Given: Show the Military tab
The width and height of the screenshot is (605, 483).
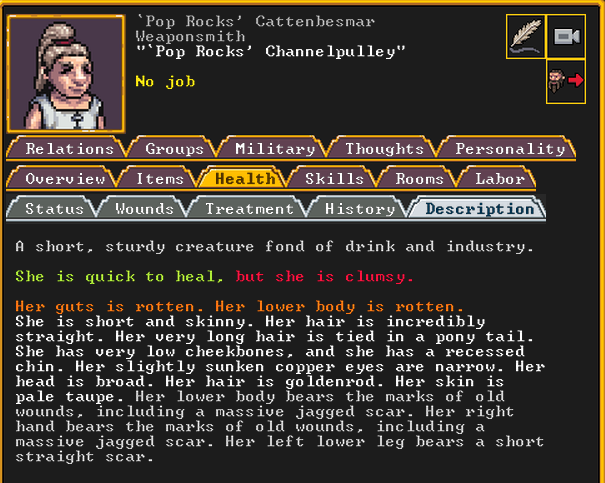Looking at the screenshot, I should pyautogui.click(x=274, y=149).
